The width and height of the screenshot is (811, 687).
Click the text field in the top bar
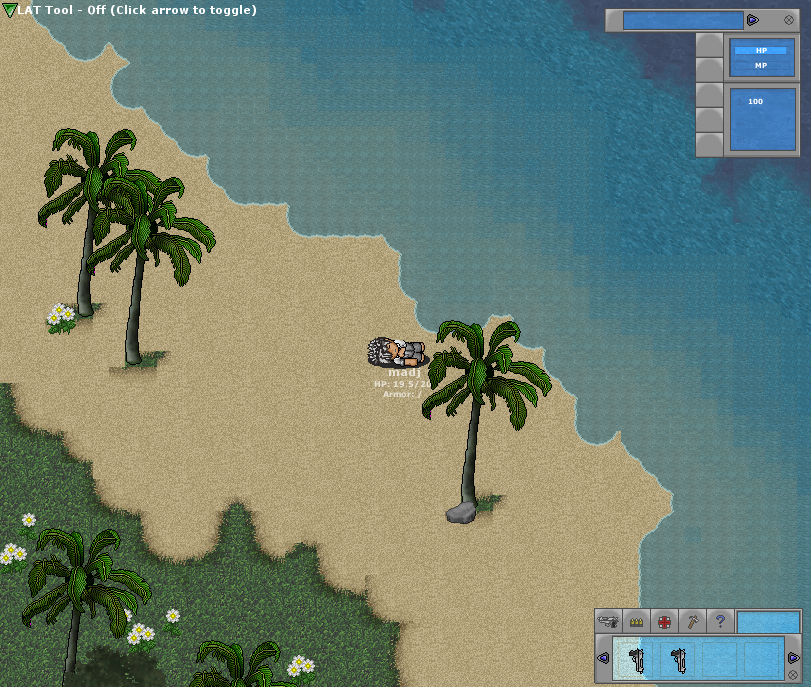pyautogui.click(x=683, y=20)
